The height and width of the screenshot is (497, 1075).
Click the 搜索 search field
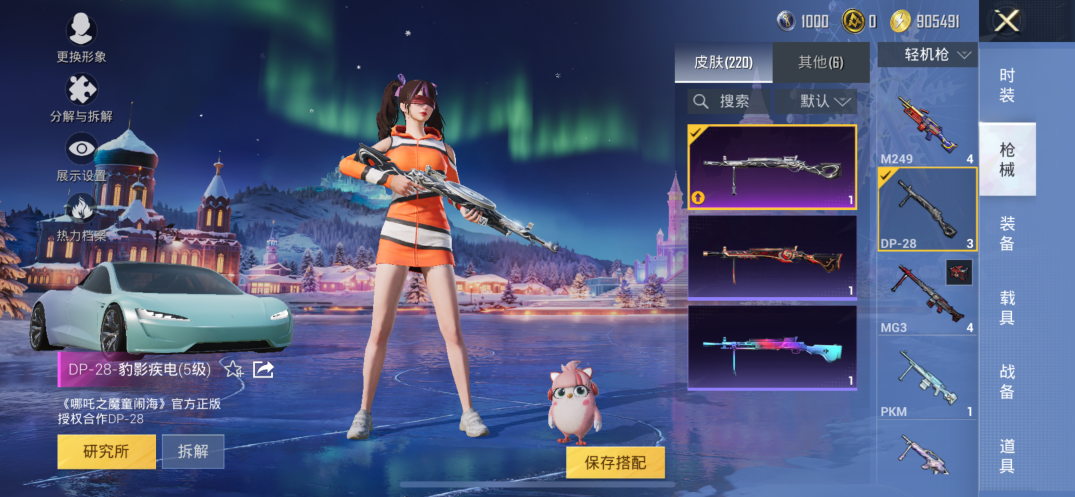pyautogui.click(x=727, y=101)
